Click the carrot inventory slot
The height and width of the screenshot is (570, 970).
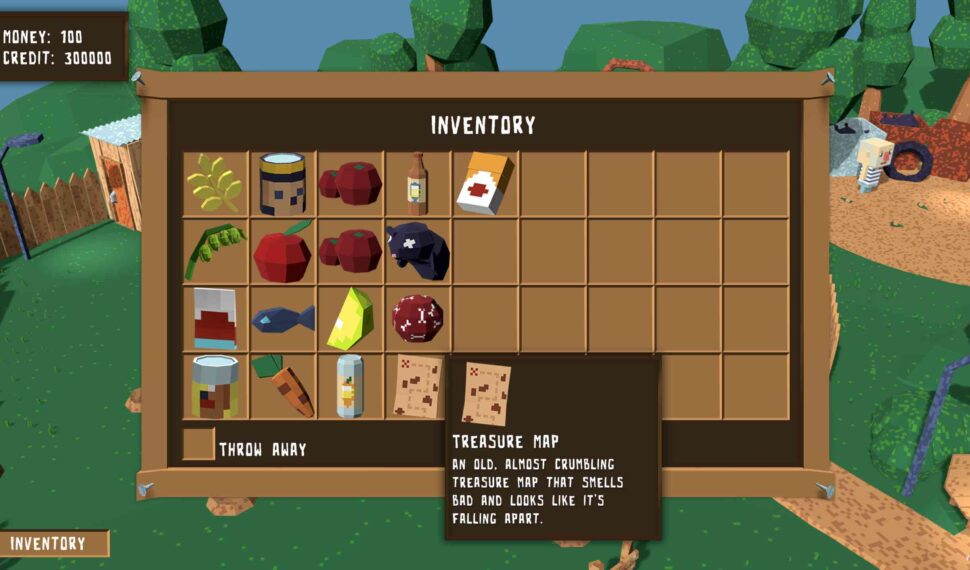tap(282, 387)
